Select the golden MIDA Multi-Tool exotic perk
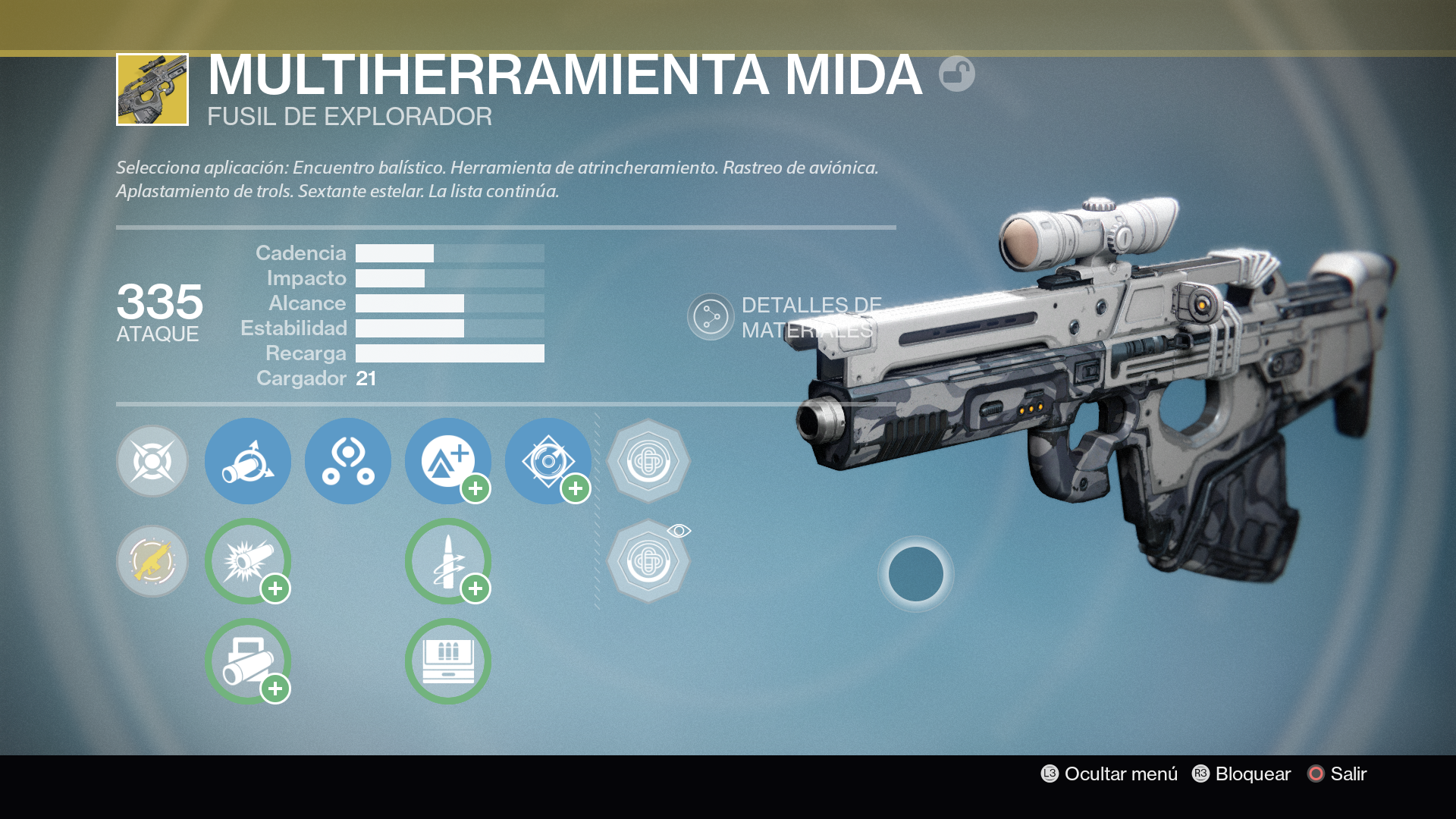This screenshot has width=1456, height=819. click(x=152, y=562)
